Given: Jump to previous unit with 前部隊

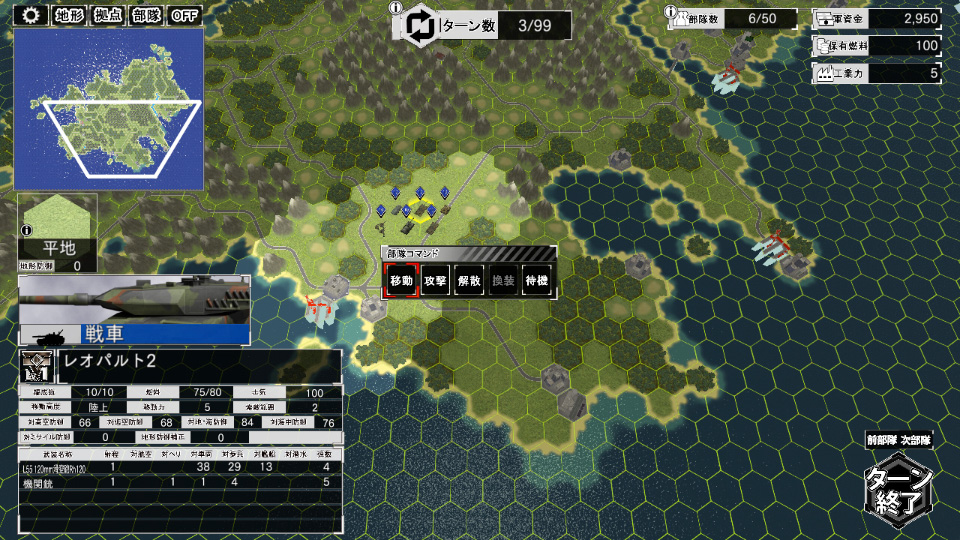Looking at the screenshot, I should [882, 440].
